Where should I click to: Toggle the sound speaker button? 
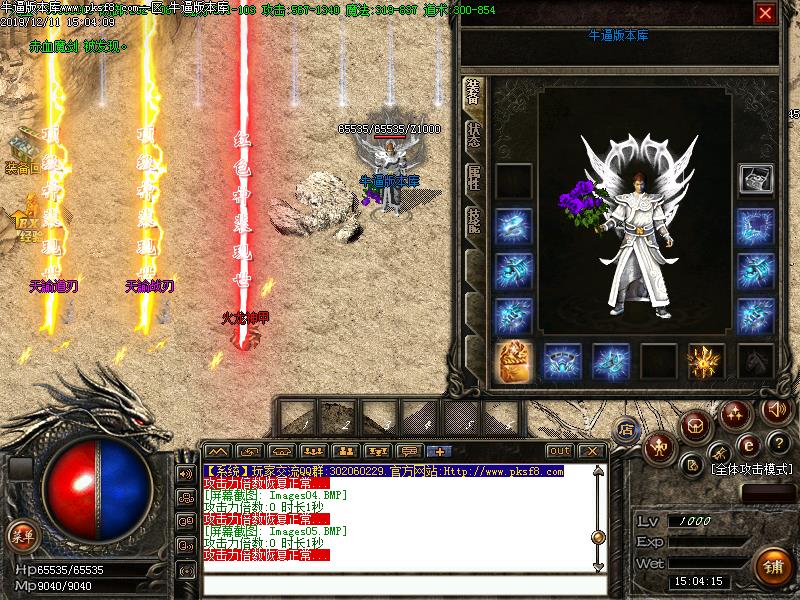pyautogui.click(x=775, y=409)
